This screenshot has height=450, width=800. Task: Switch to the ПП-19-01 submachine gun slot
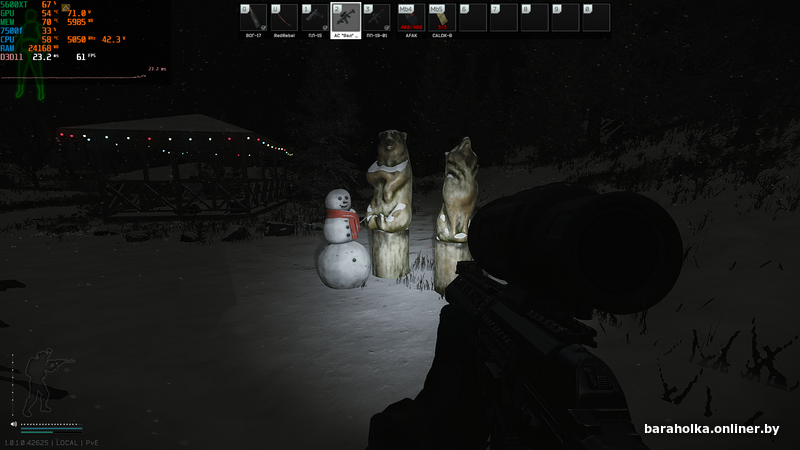(x=377, y=18)
